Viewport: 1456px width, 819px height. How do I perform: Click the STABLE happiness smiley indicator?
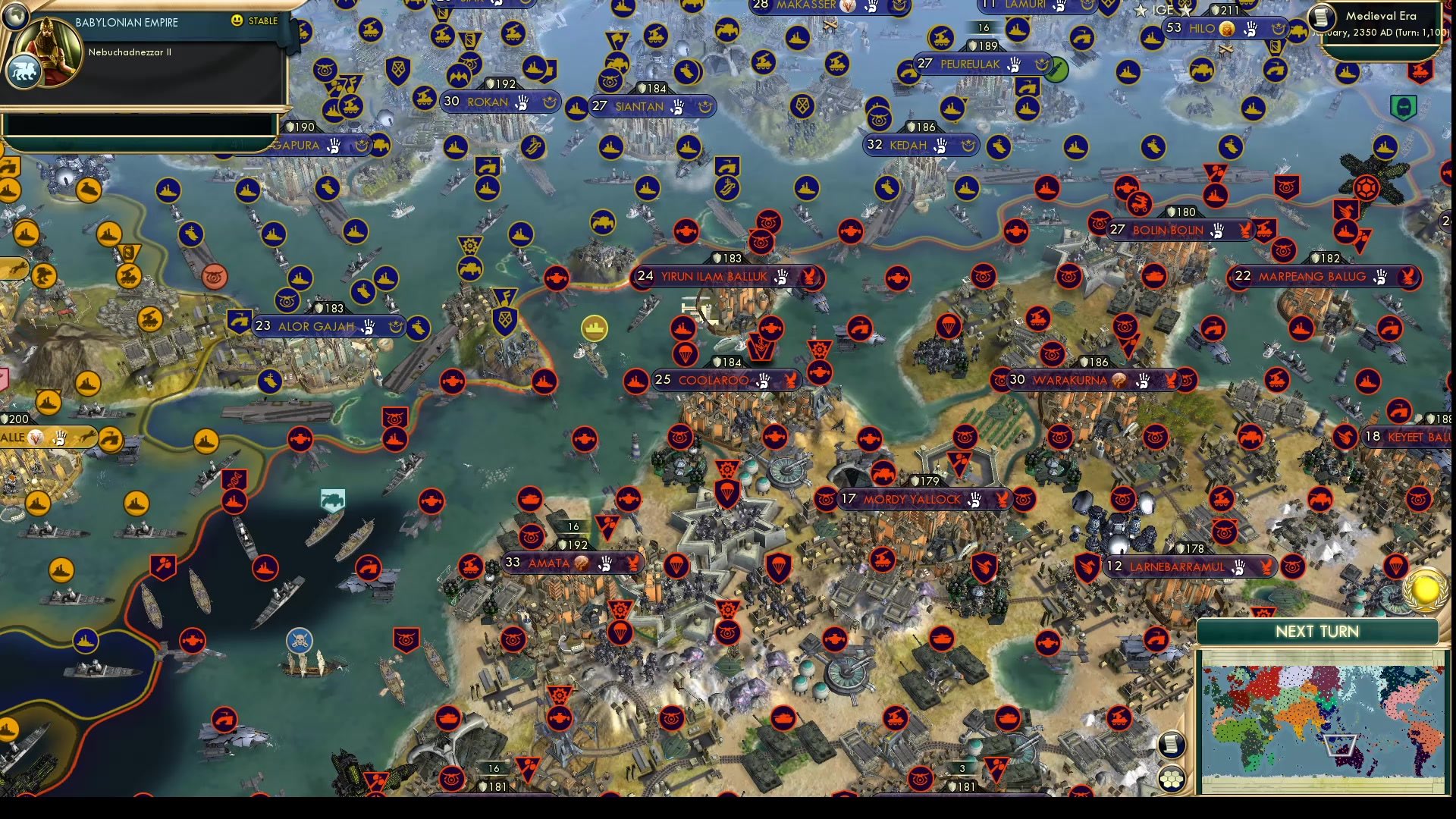[x=237, y=22]
